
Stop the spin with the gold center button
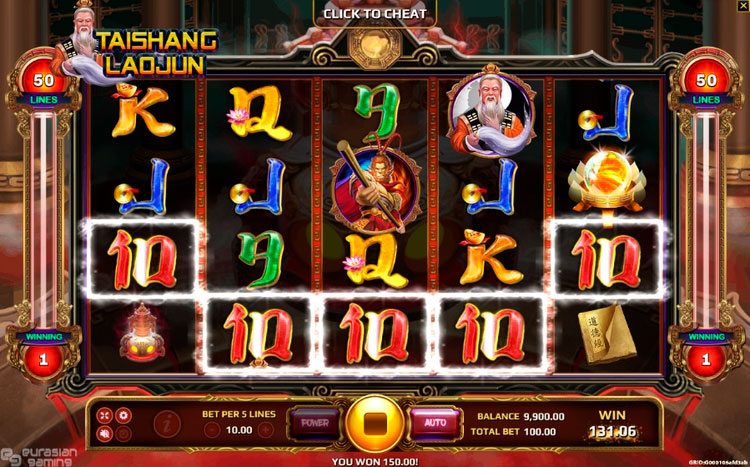(375, 424)
